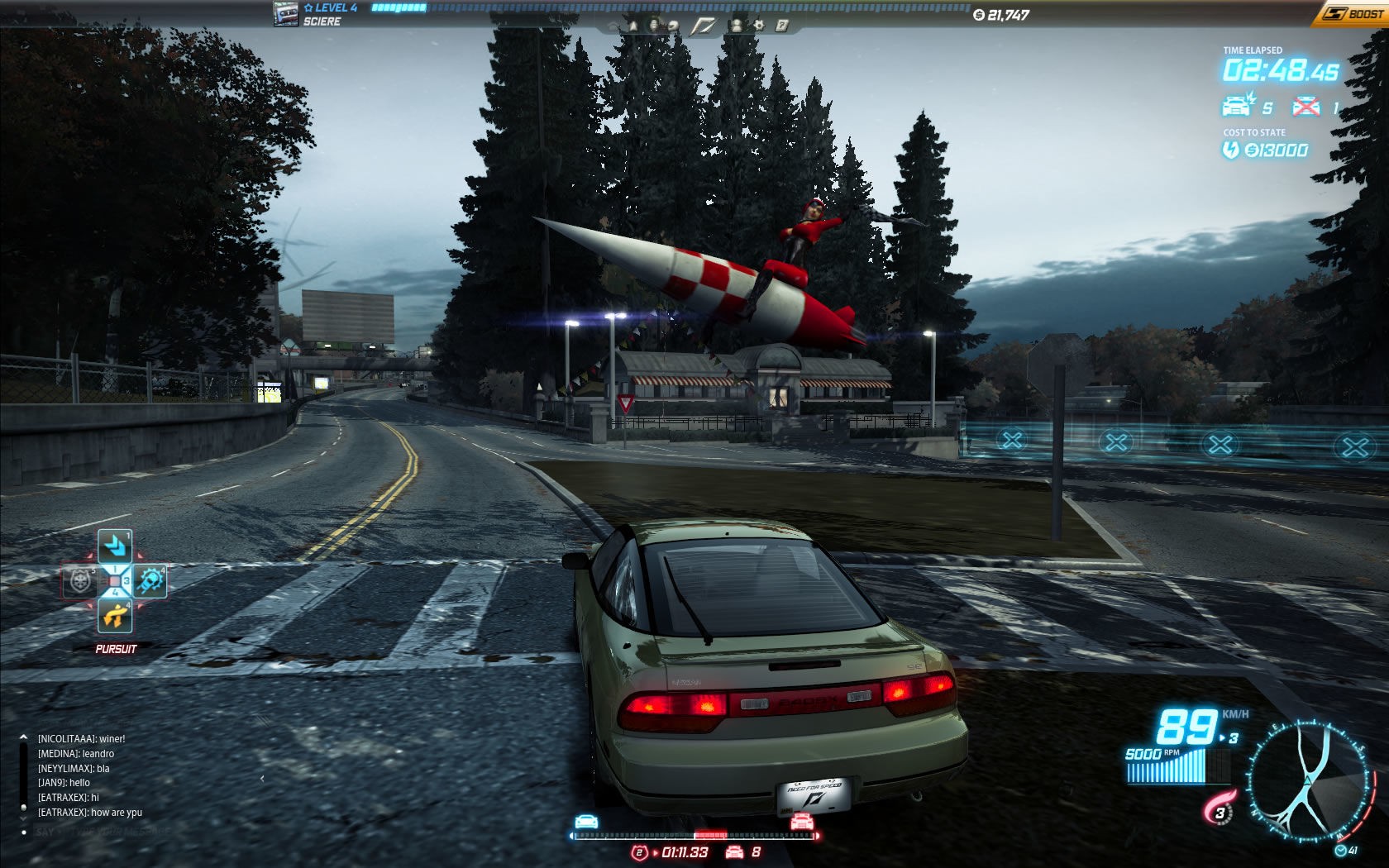This screenshot has height=868, width=1389.
Task: Activate the blue double-chevron powerup
Action: click(115, 546)
